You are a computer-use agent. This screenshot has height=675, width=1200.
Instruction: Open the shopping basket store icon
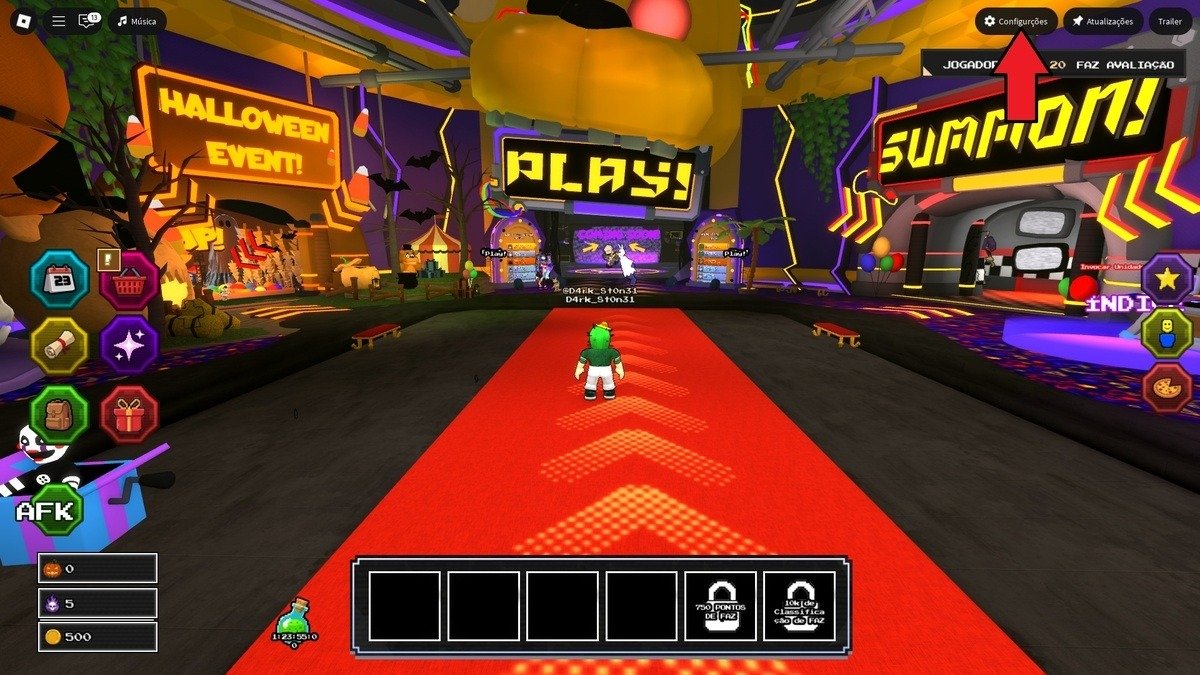point(129,282)
